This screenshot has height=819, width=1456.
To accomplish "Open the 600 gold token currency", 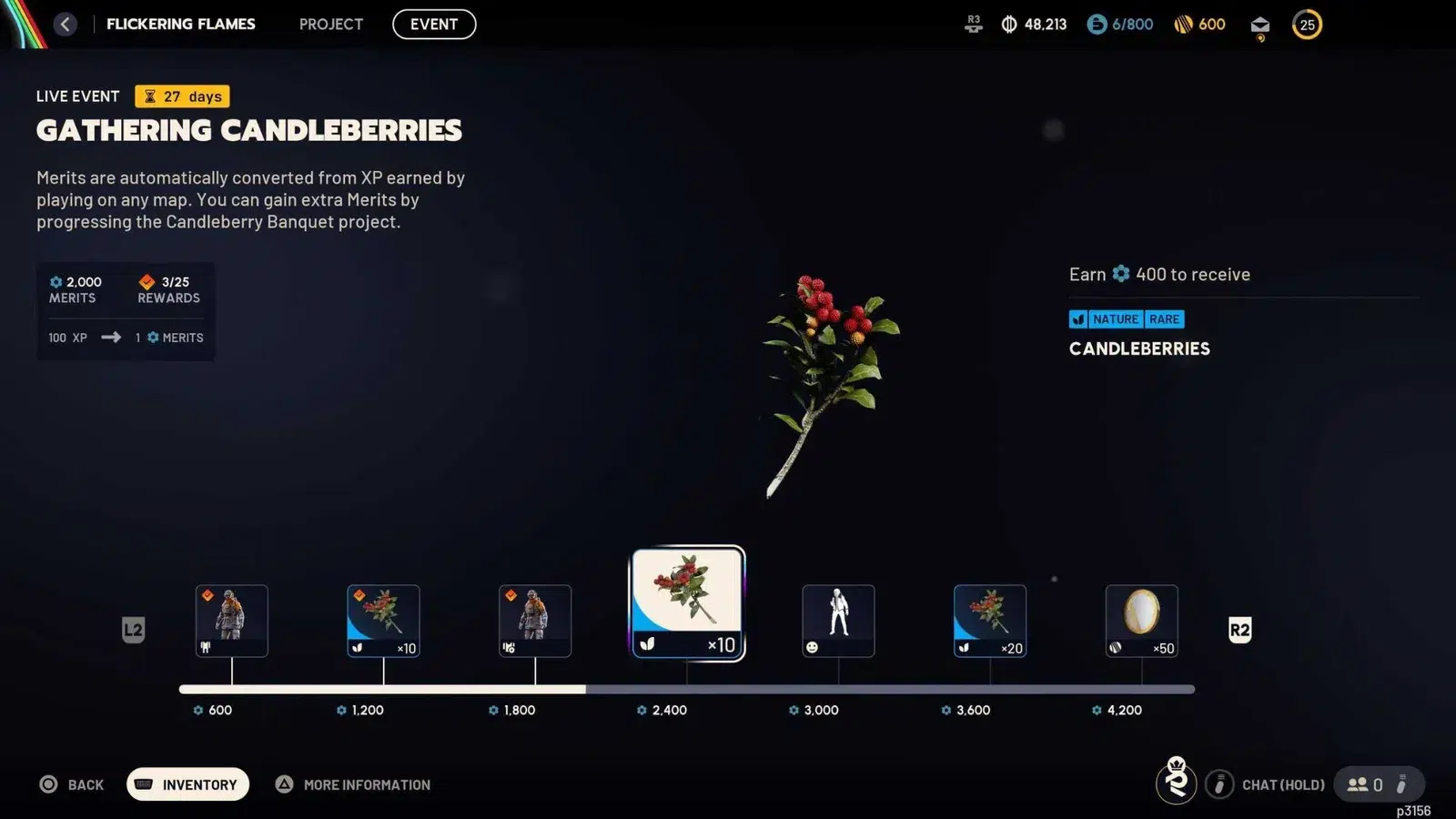I will [x=1199, y=25].
